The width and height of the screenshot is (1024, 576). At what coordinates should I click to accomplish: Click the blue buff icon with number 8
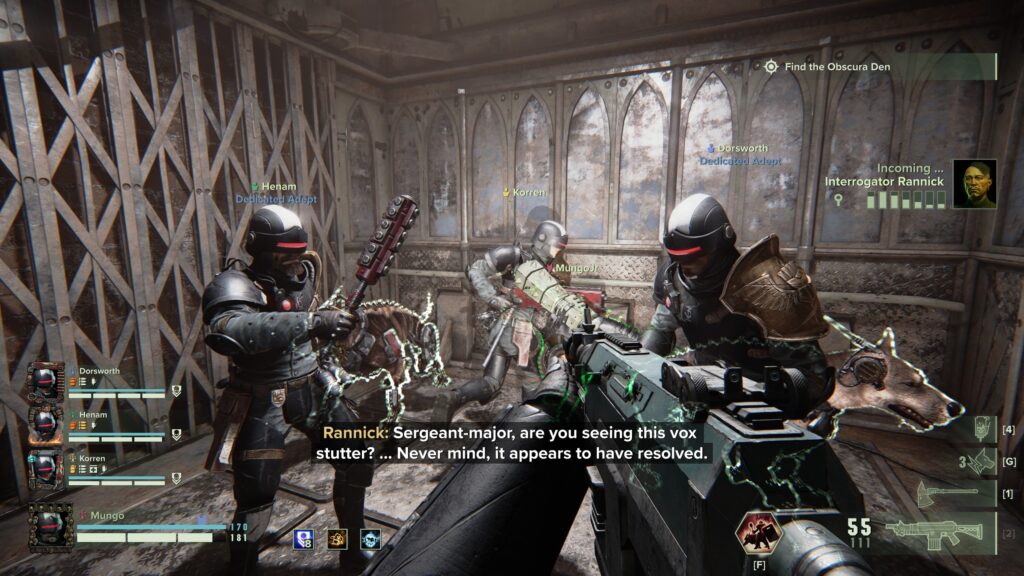304,539
